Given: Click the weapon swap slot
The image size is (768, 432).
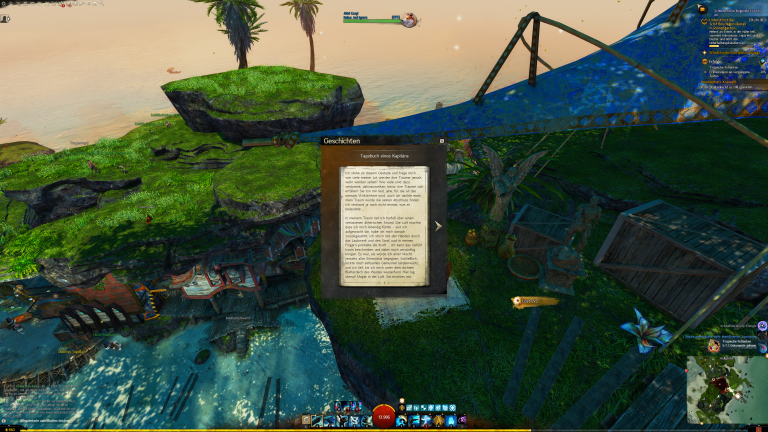Looking at the screenshot, I should point(305,420).
